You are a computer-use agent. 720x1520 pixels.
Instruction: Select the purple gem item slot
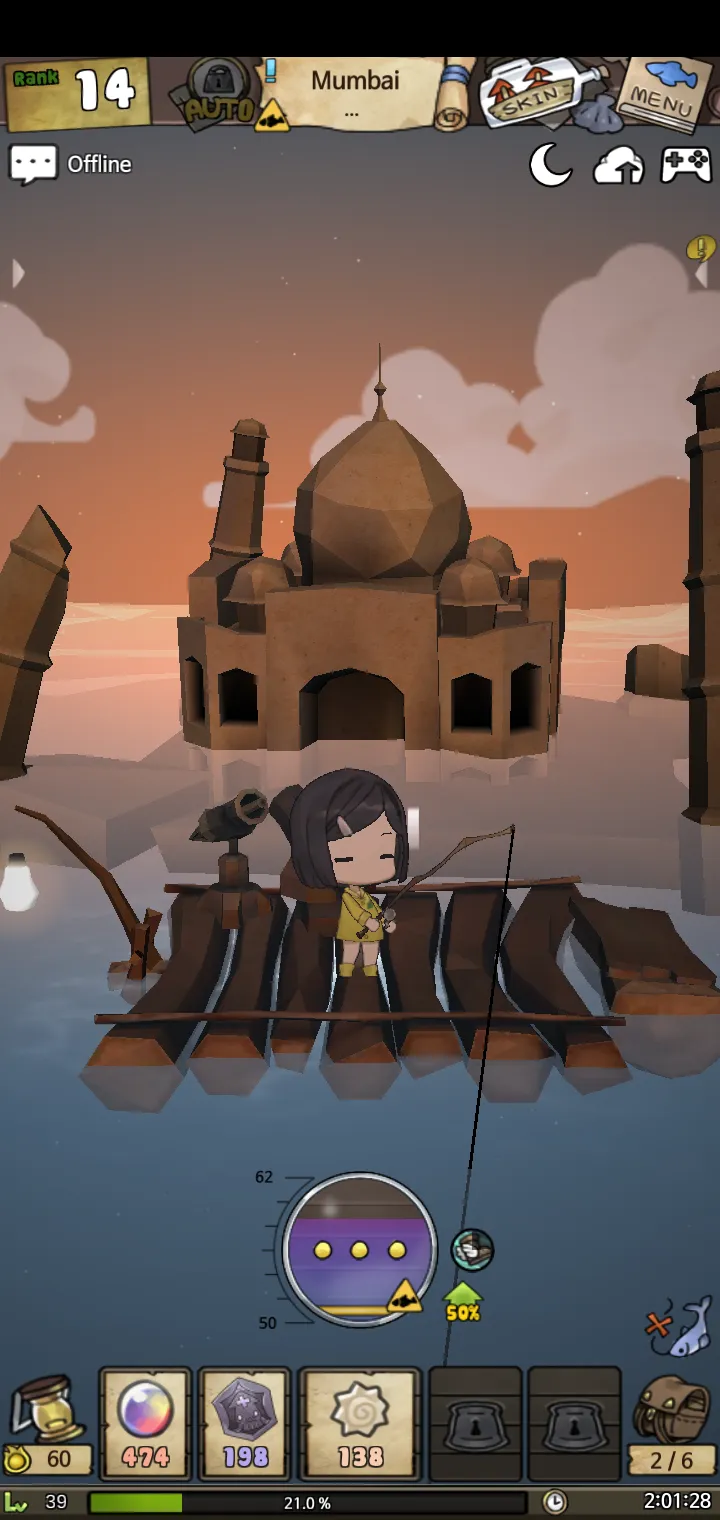click(245, 1422)
